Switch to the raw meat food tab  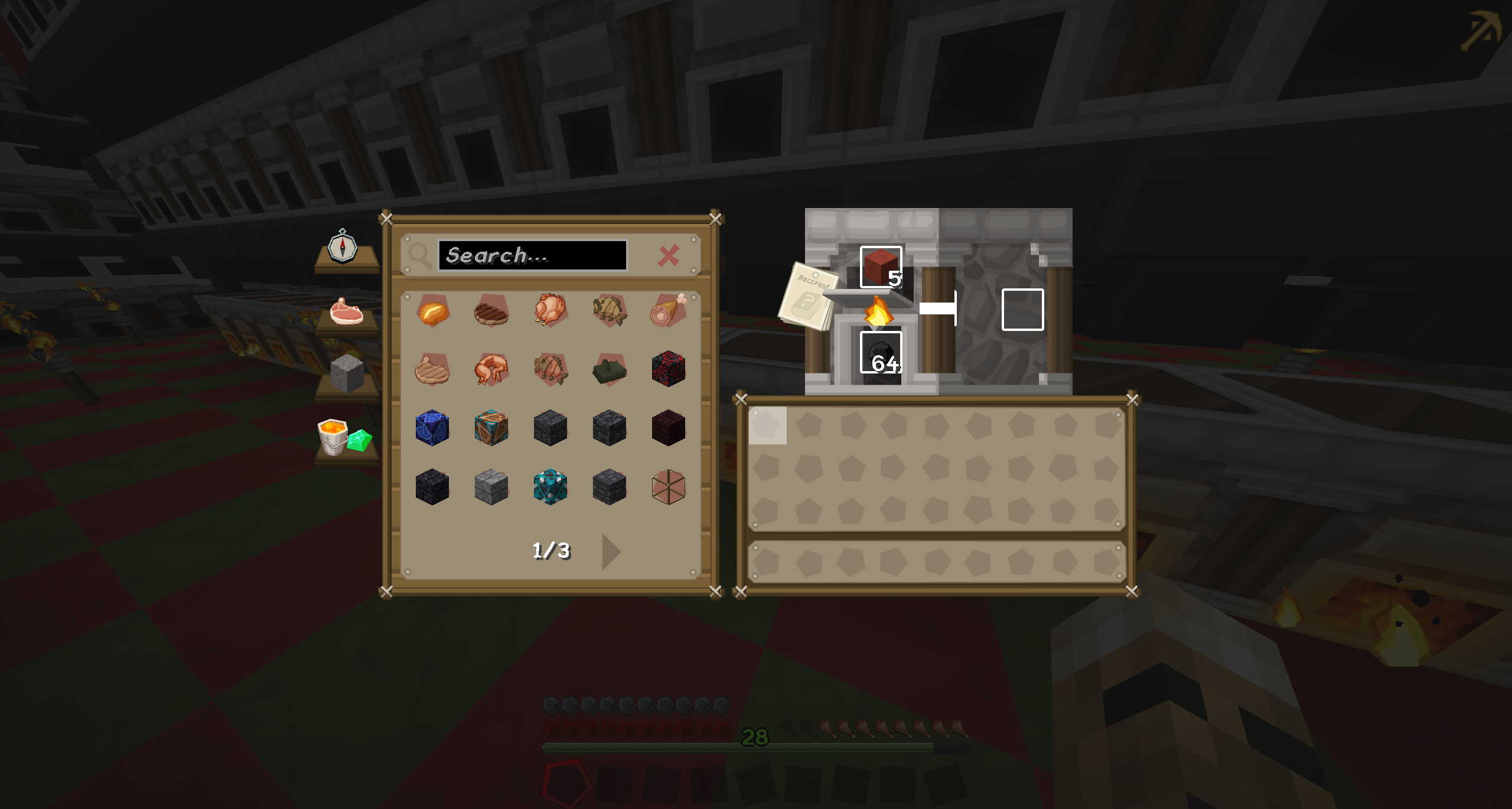(347, 311)
